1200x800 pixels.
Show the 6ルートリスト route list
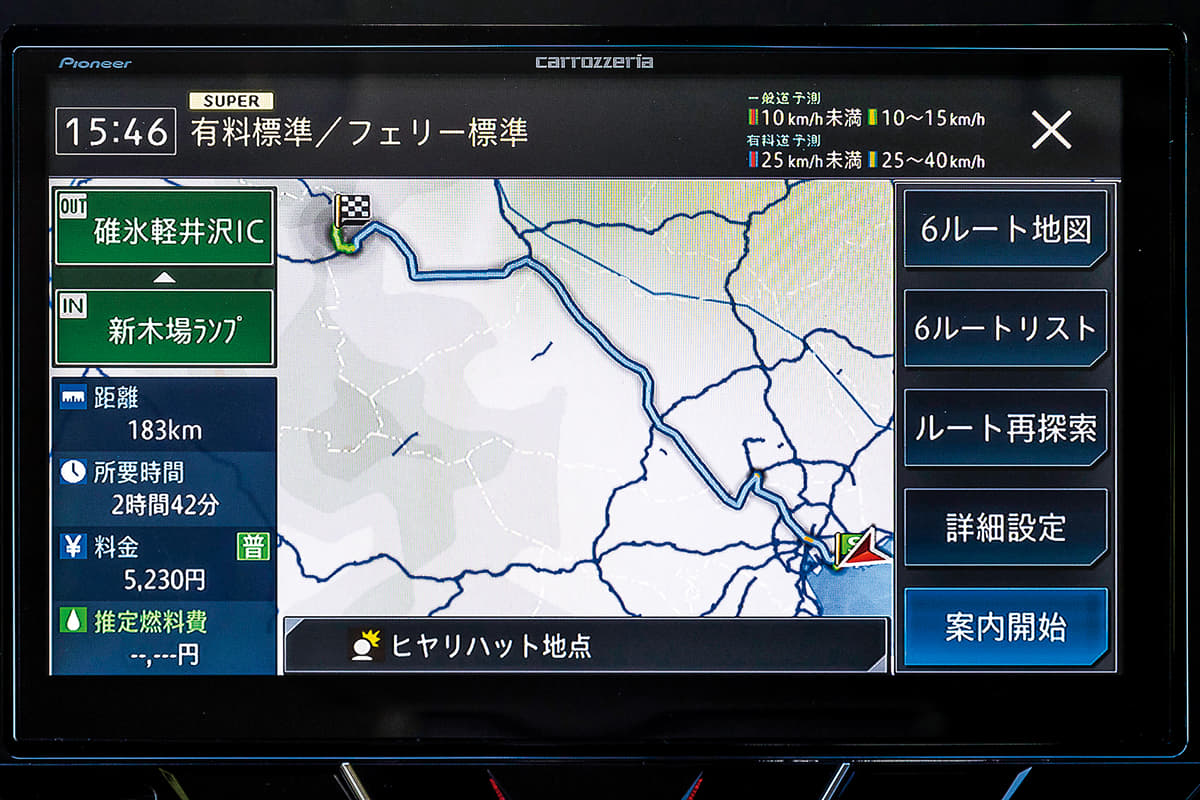(1005, 328)
